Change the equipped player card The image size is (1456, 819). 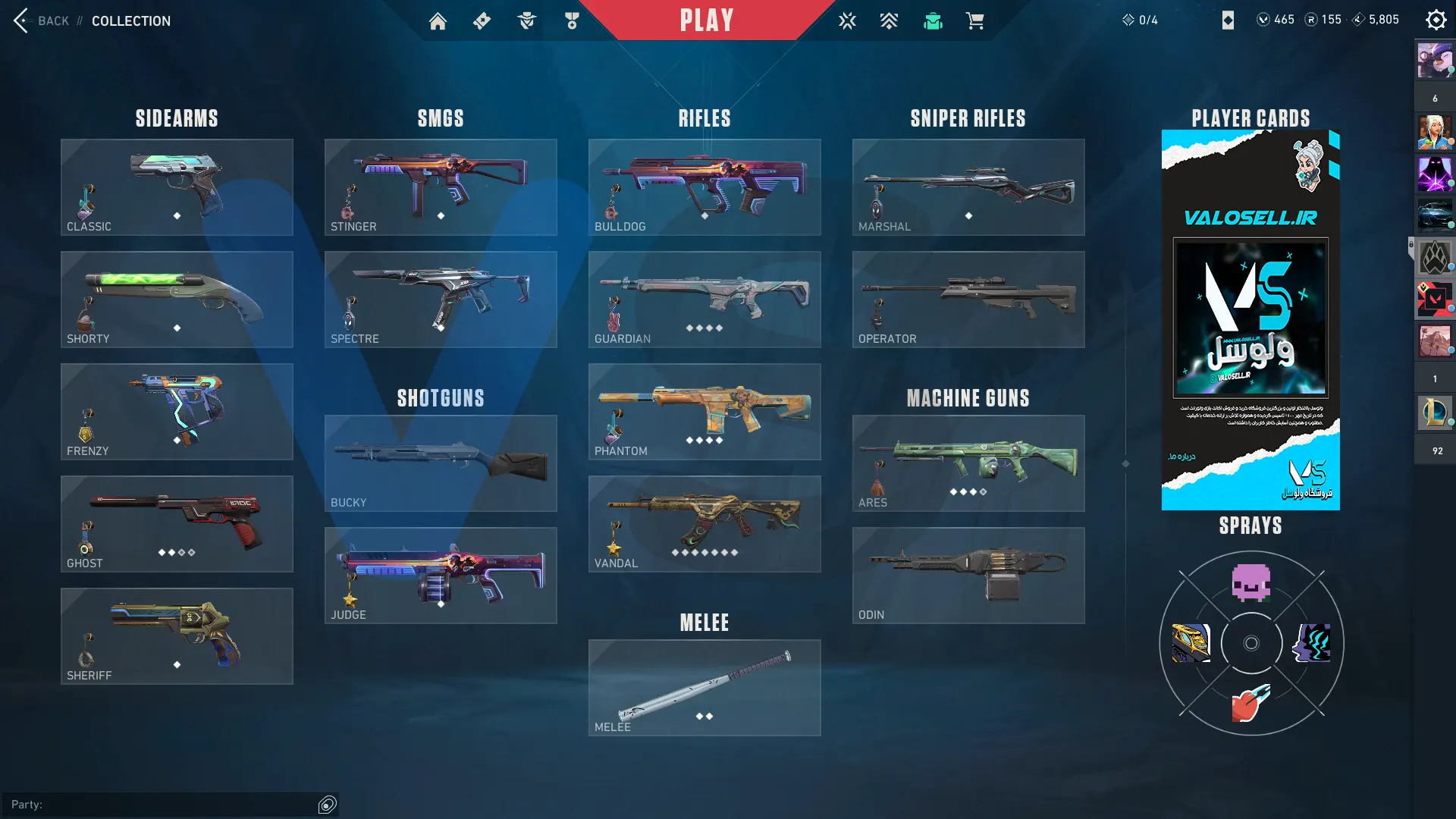[1250, 320]
